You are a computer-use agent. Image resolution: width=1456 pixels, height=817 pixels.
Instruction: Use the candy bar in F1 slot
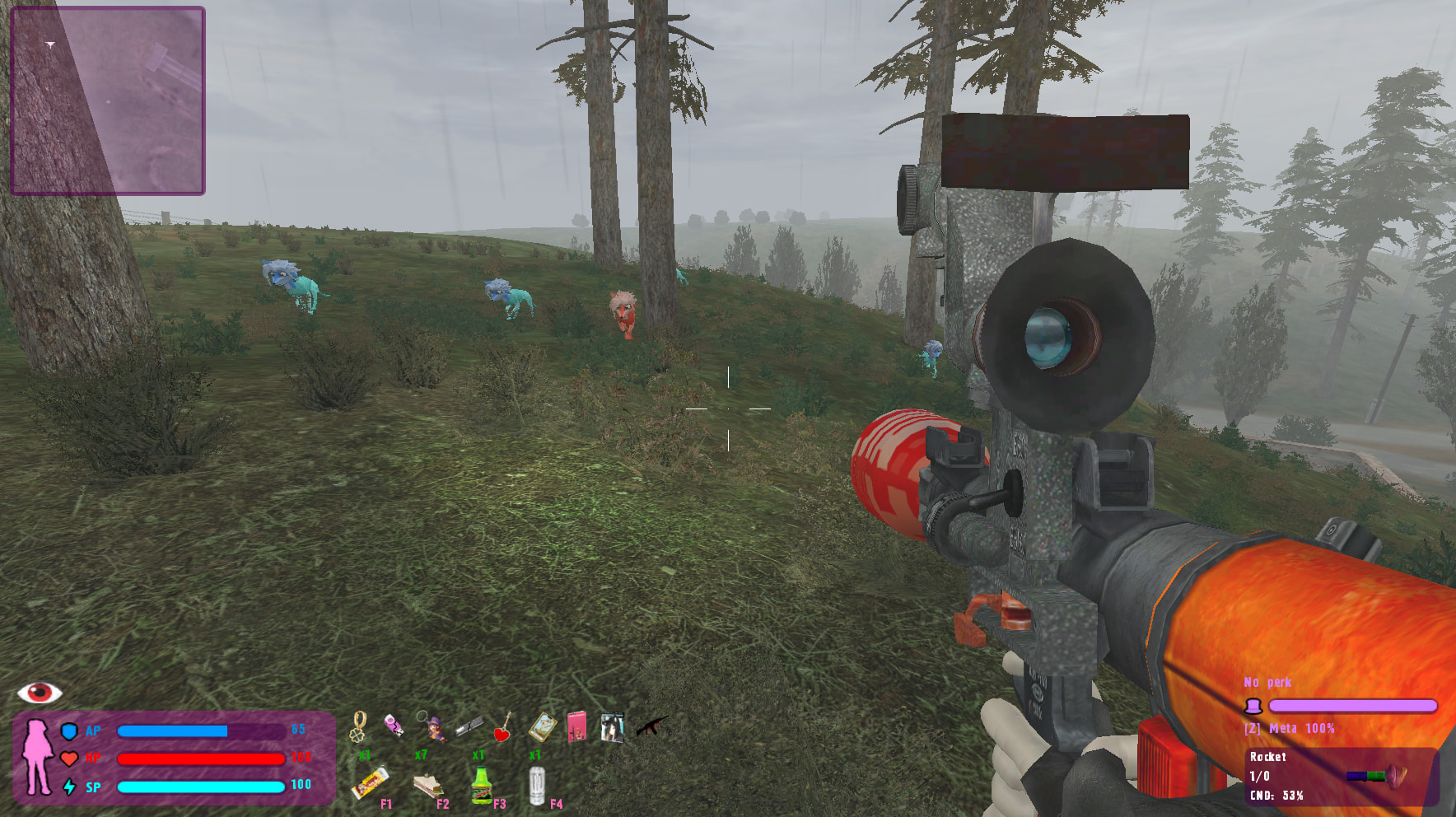370,783
